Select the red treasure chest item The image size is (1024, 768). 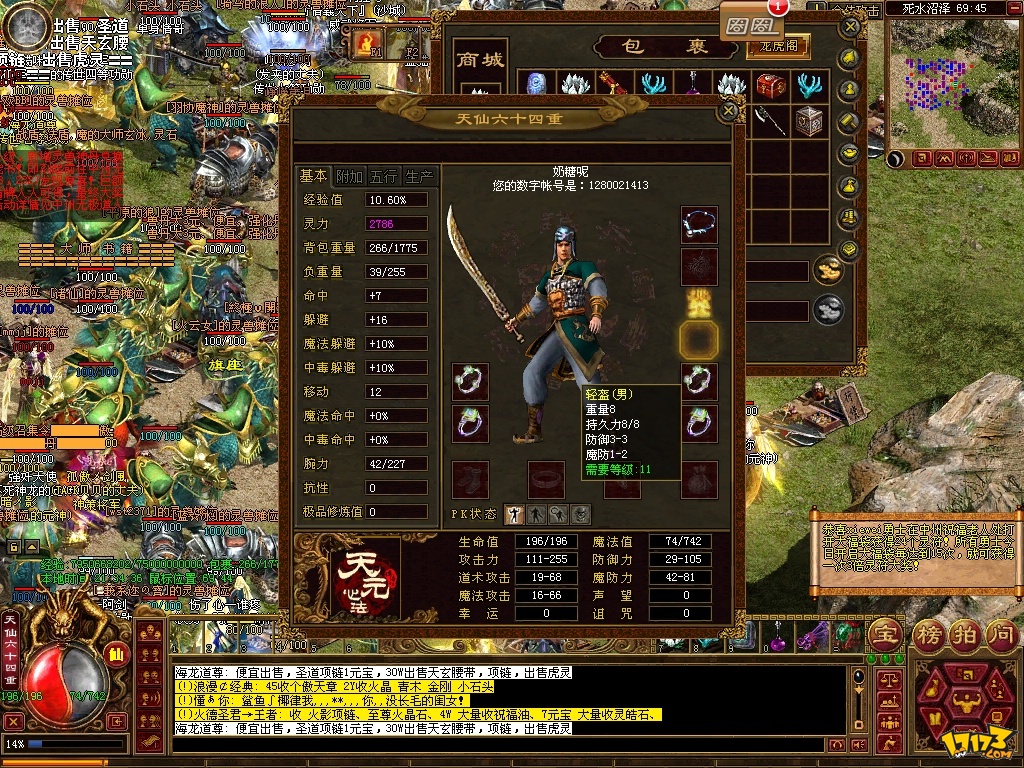tap(770, 85)
